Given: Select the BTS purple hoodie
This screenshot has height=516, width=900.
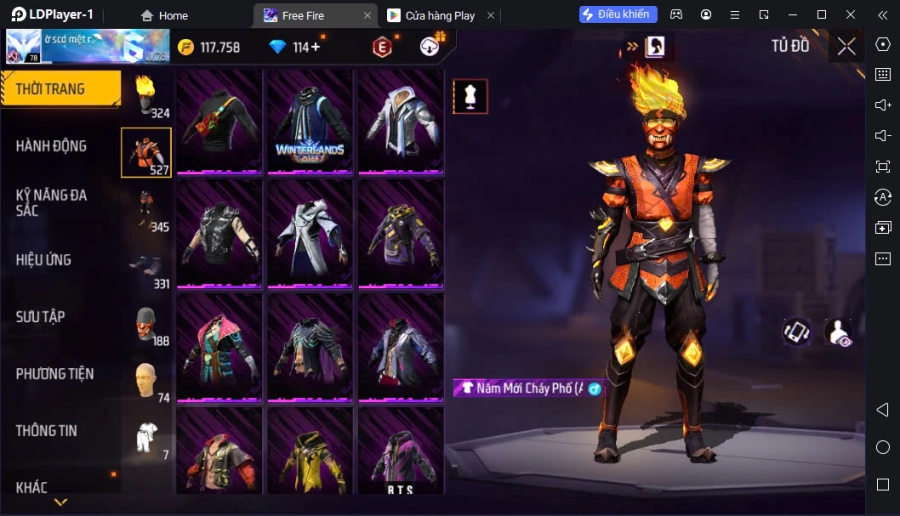Looking at the screenshot, I should pyautogui.click(x=400, y=452).
